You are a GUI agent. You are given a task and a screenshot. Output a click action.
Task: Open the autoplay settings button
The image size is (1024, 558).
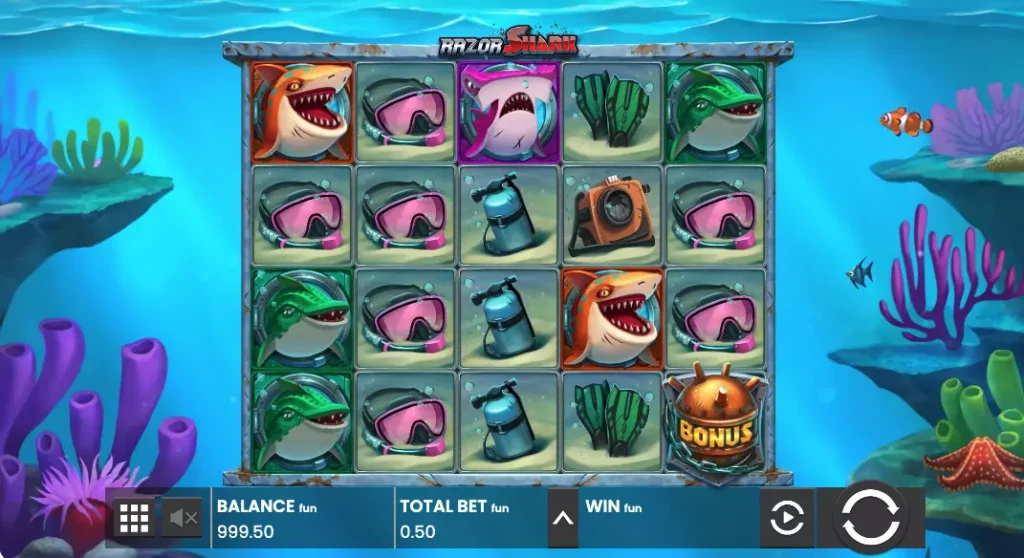coord(786,518)
